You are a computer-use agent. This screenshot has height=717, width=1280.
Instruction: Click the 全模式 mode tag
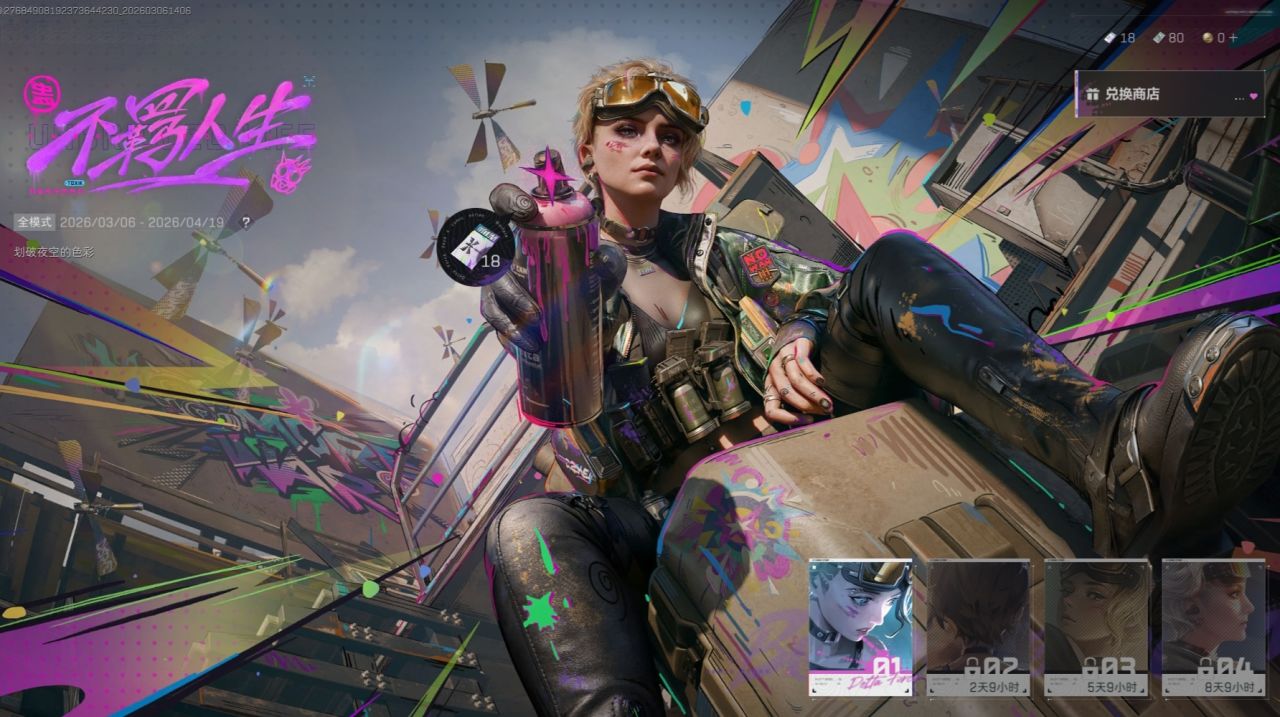(x=34, y=222)
